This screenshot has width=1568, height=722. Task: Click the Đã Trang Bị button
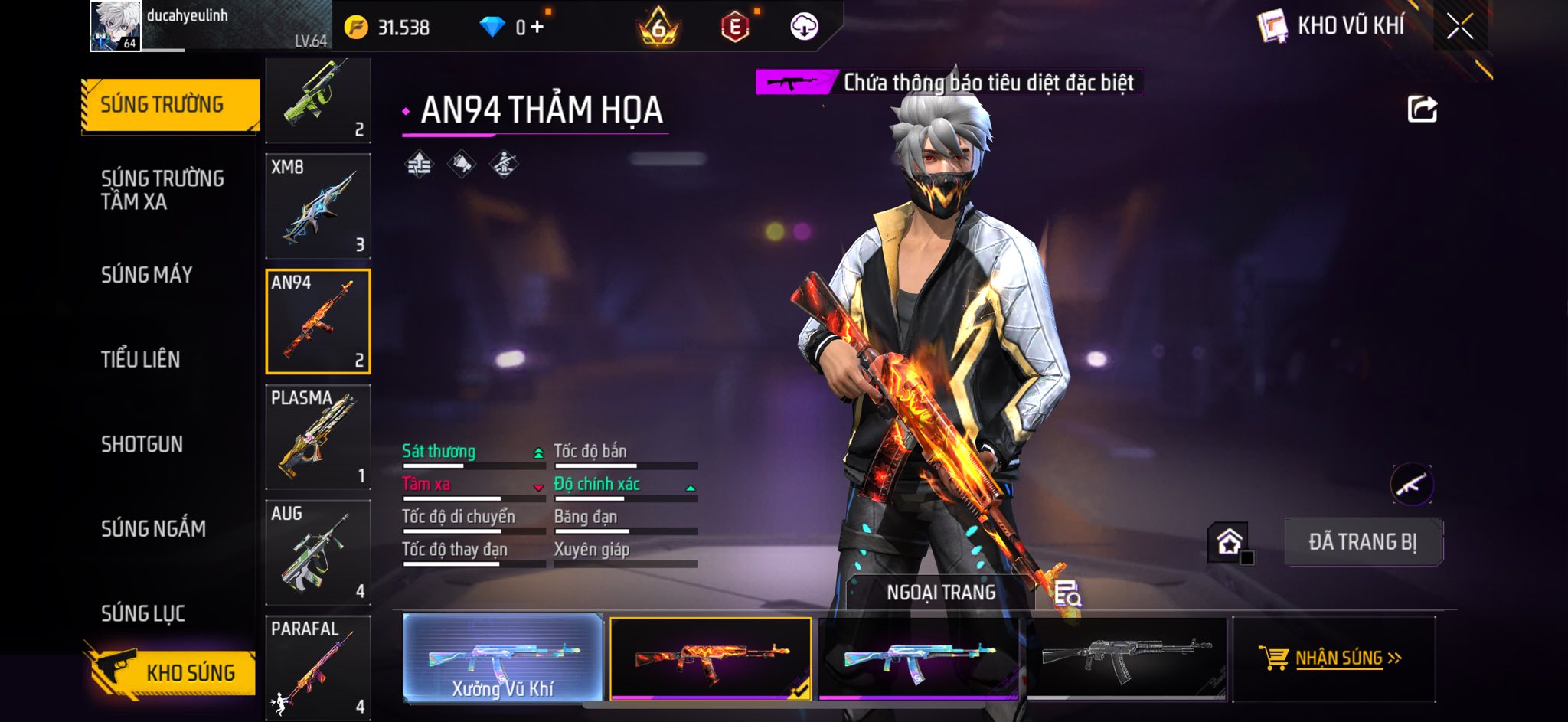pyautogui.click(x=1363, y=542)
